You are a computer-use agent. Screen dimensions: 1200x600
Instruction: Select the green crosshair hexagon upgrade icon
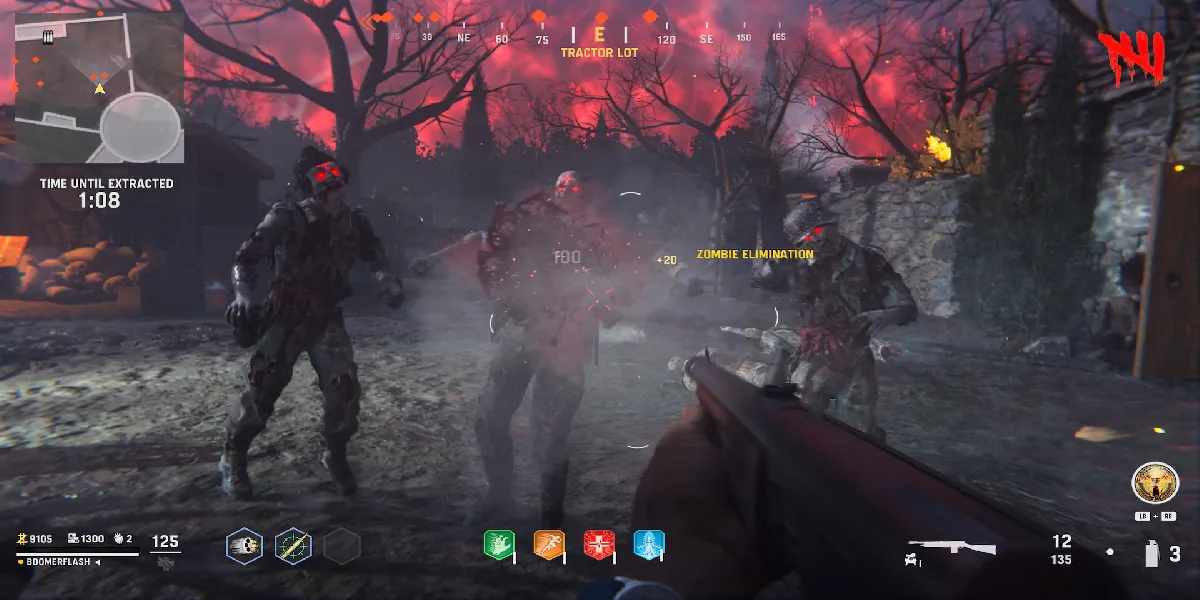tap(293, 546)
